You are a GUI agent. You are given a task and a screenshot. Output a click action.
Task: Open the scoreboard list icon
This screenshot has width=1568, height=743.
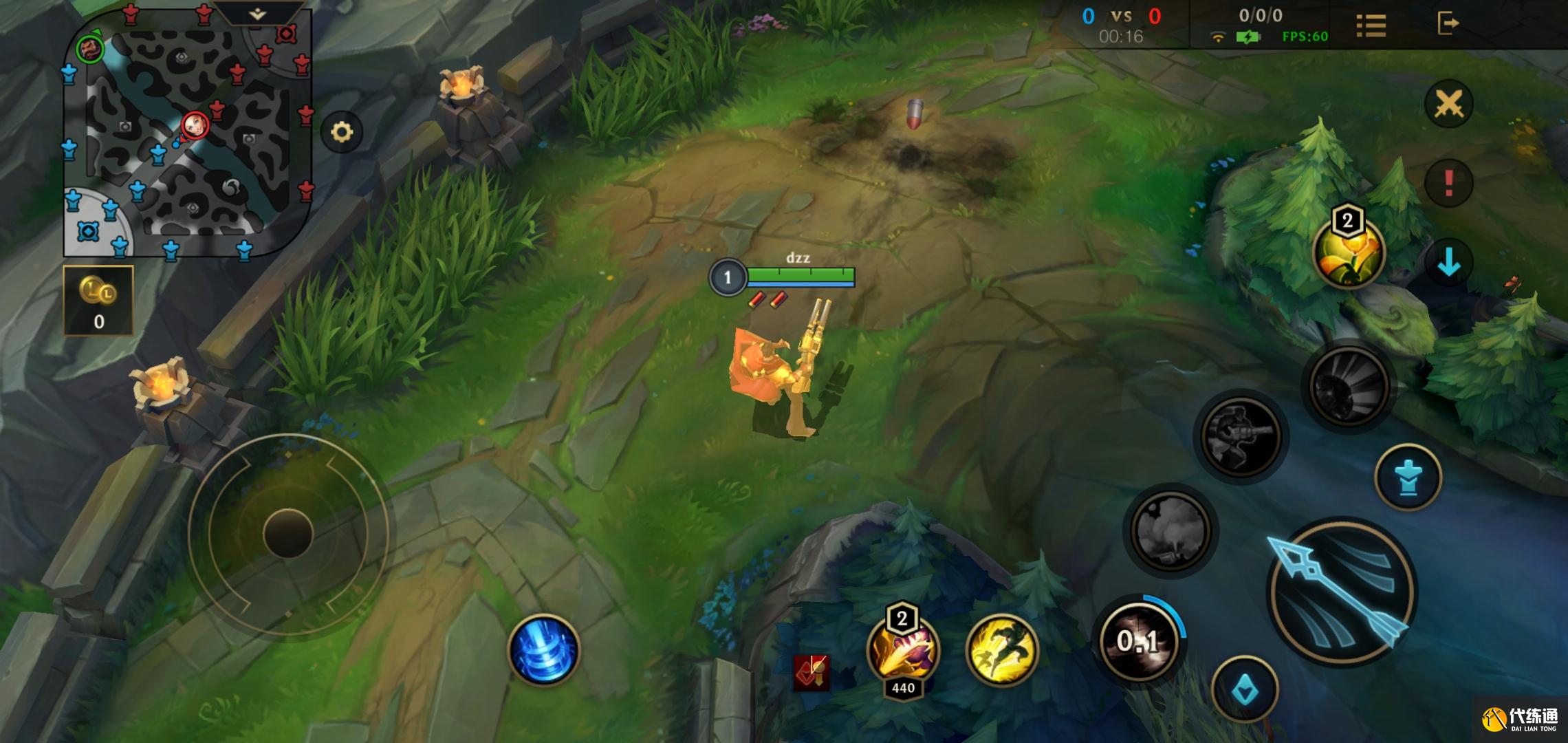pos(1371,25)
